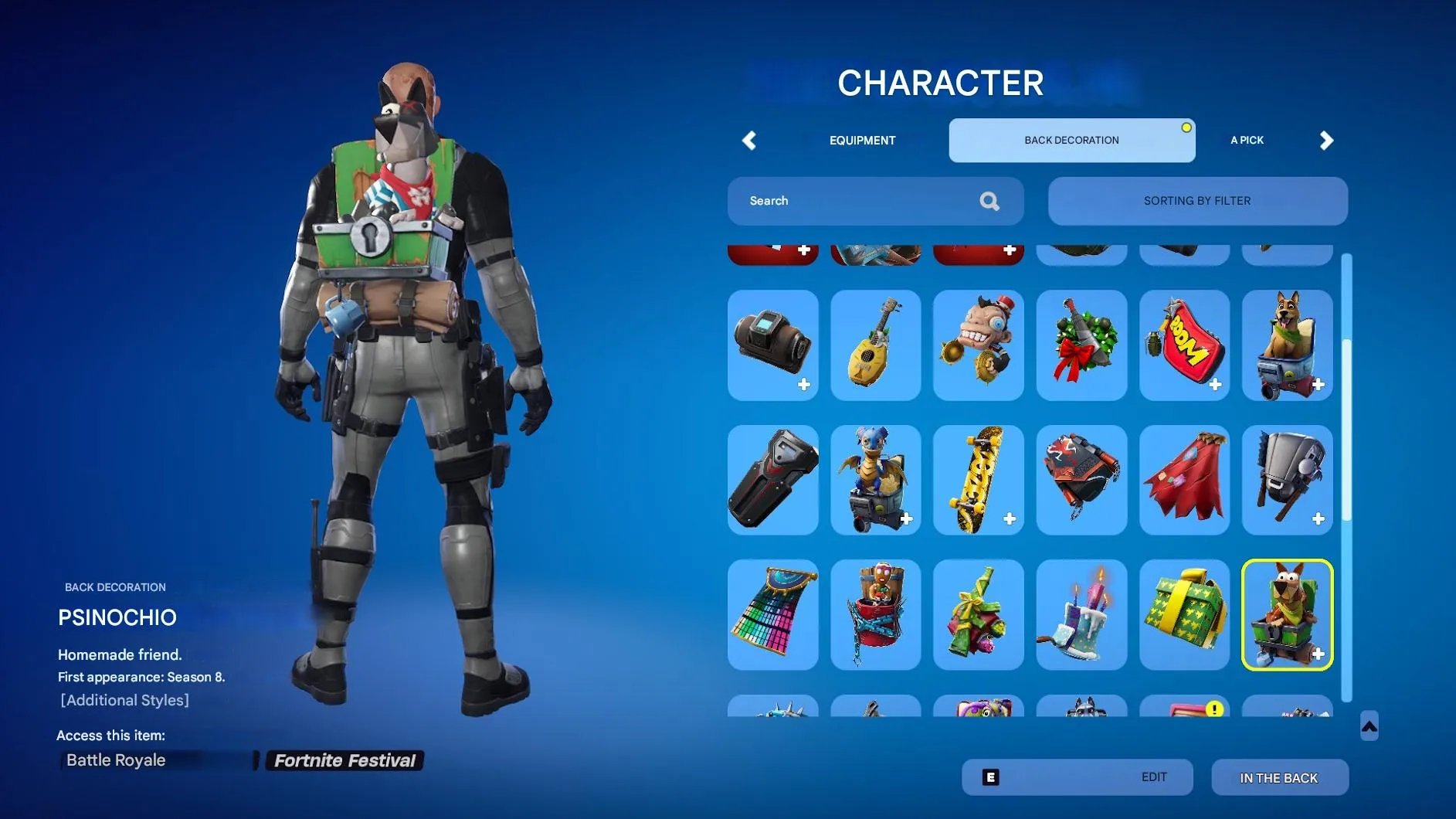Select the golden ukulele back bling
This screenshot has height=819, width=1456.
click(876, 345)
